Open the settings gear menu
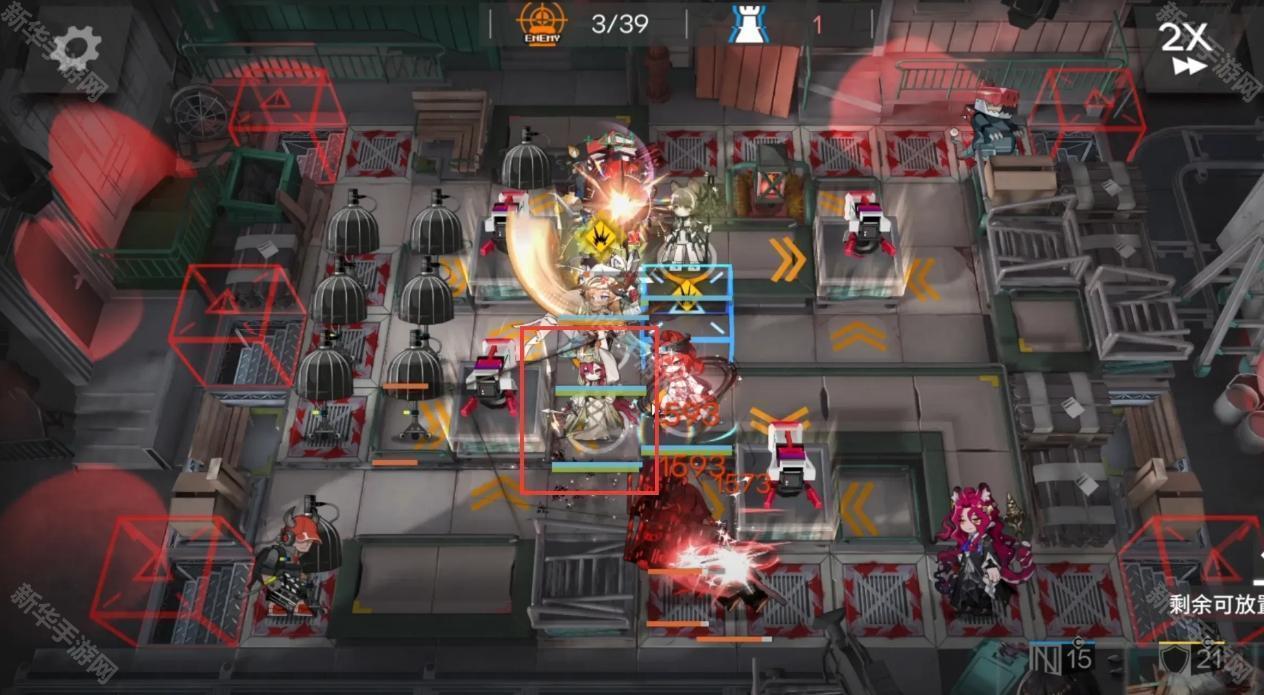The width and height of the screenshot is (1264, 695). 76,47
